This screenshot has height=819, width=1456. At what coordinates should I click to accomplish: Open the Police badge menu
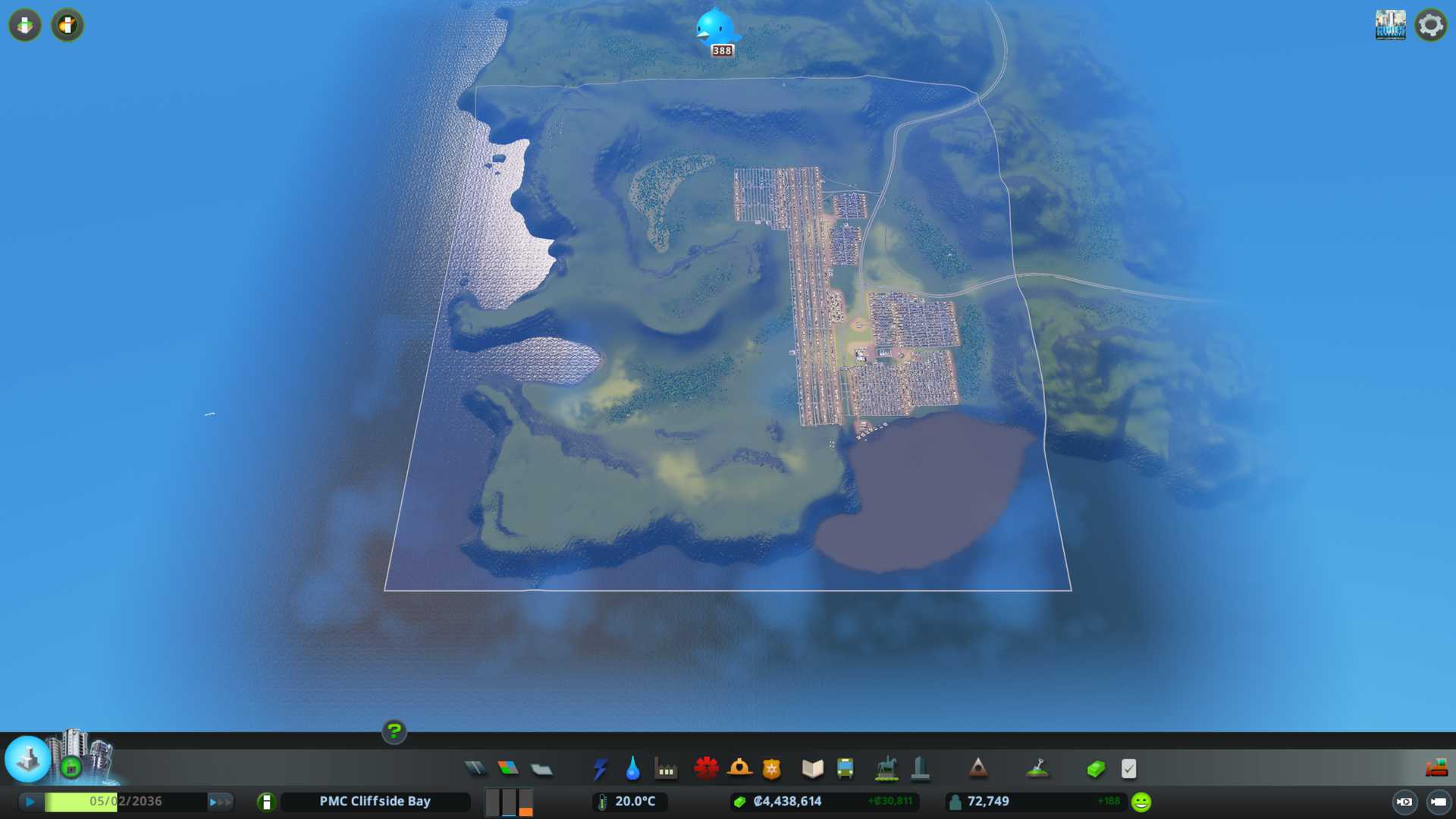tap(771, 769)
